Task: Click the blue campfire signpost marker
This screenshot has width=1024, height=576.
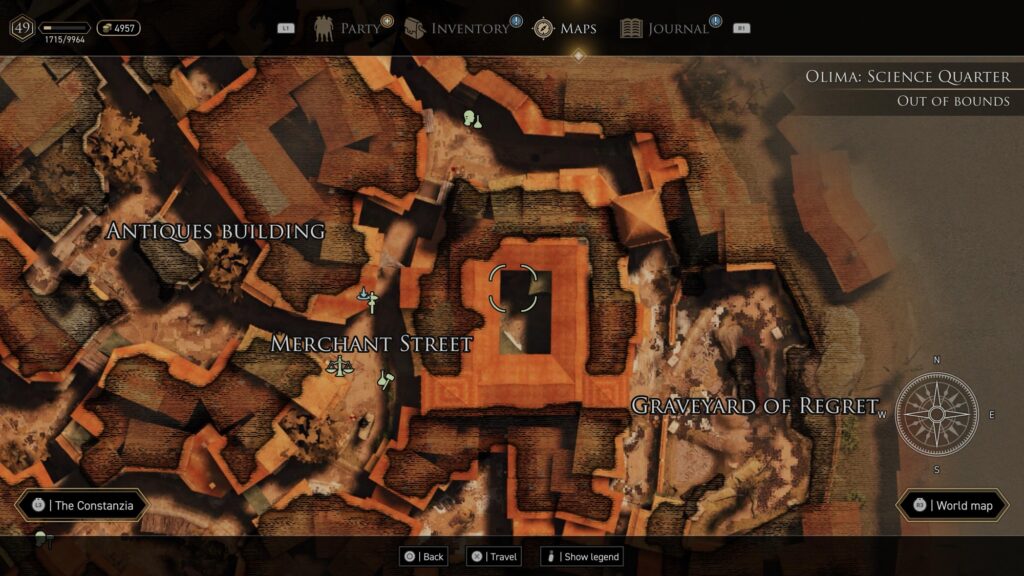Action: pos(370,298)
